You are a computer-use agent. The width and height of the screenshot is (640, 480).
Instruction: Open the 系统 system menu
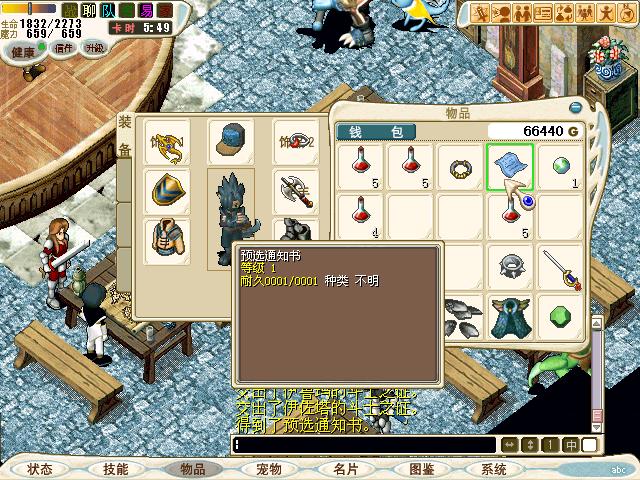pos(494,468)
